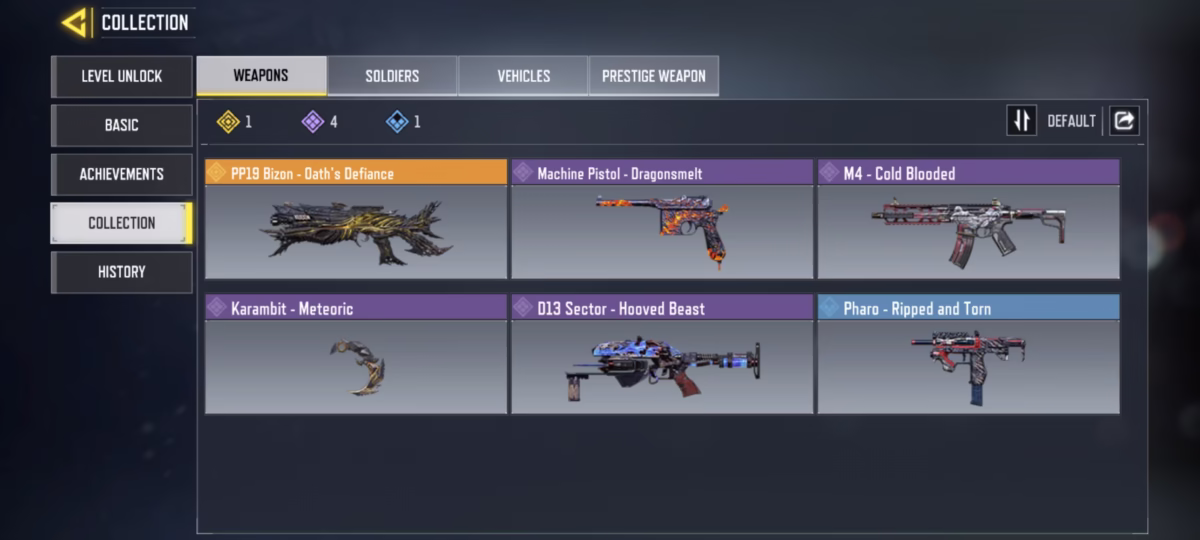The image size is (1200, 540).
Task: Go back using the yellow arrow
Action: click(74, 22)
